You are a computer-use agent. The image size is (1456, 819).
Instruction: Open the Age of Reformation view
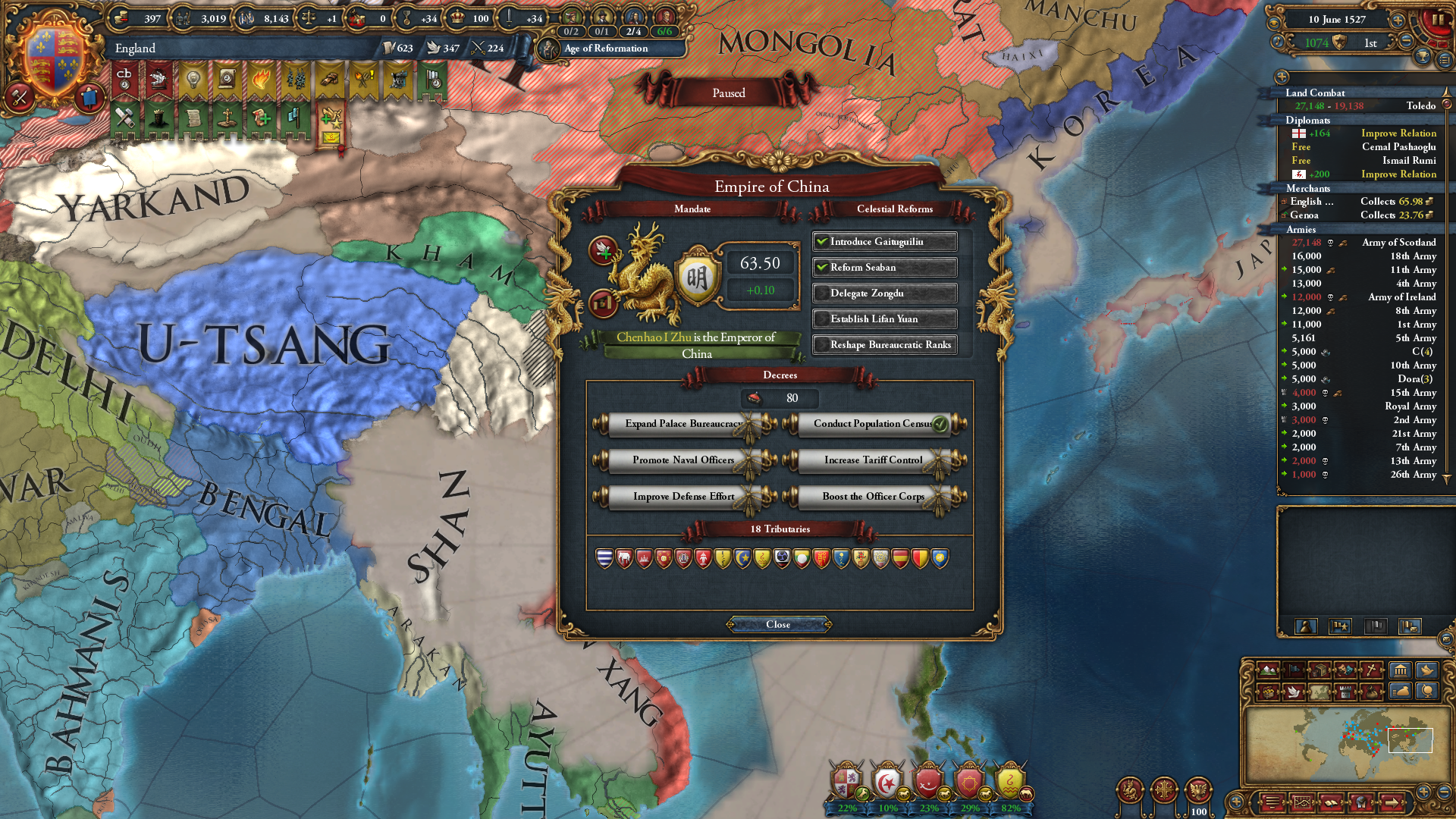point(604,49)
